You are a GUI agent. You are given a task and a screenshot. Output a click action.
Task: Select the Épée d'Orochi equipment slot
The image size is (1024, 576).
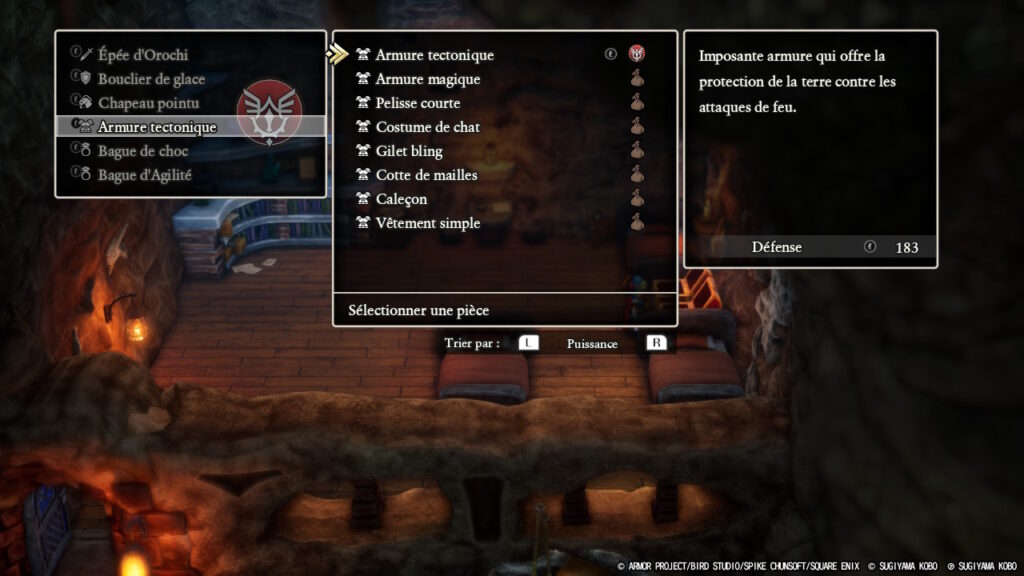tap(142, 55)
